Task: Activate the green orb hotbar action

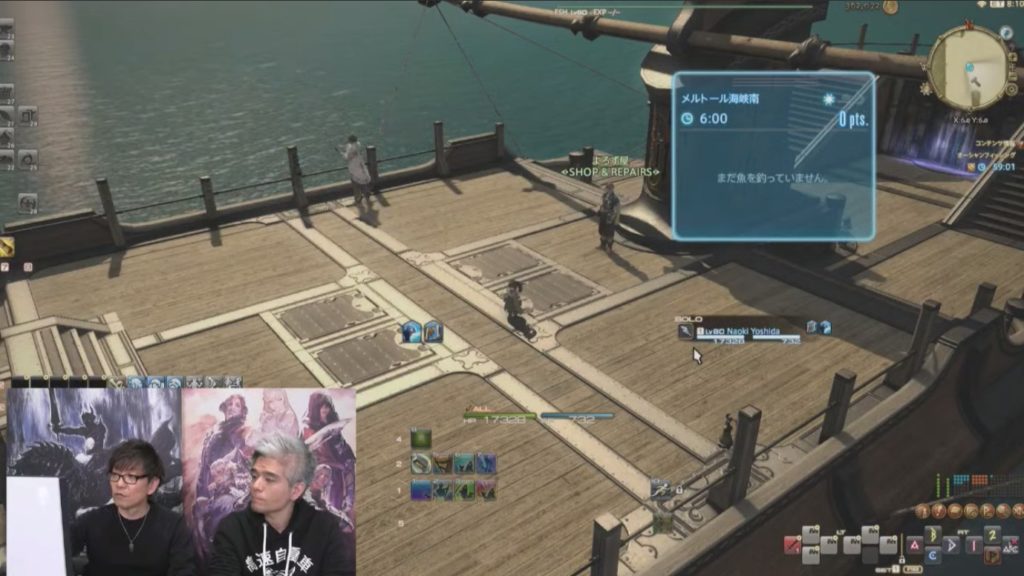Action: pos(421,439)
